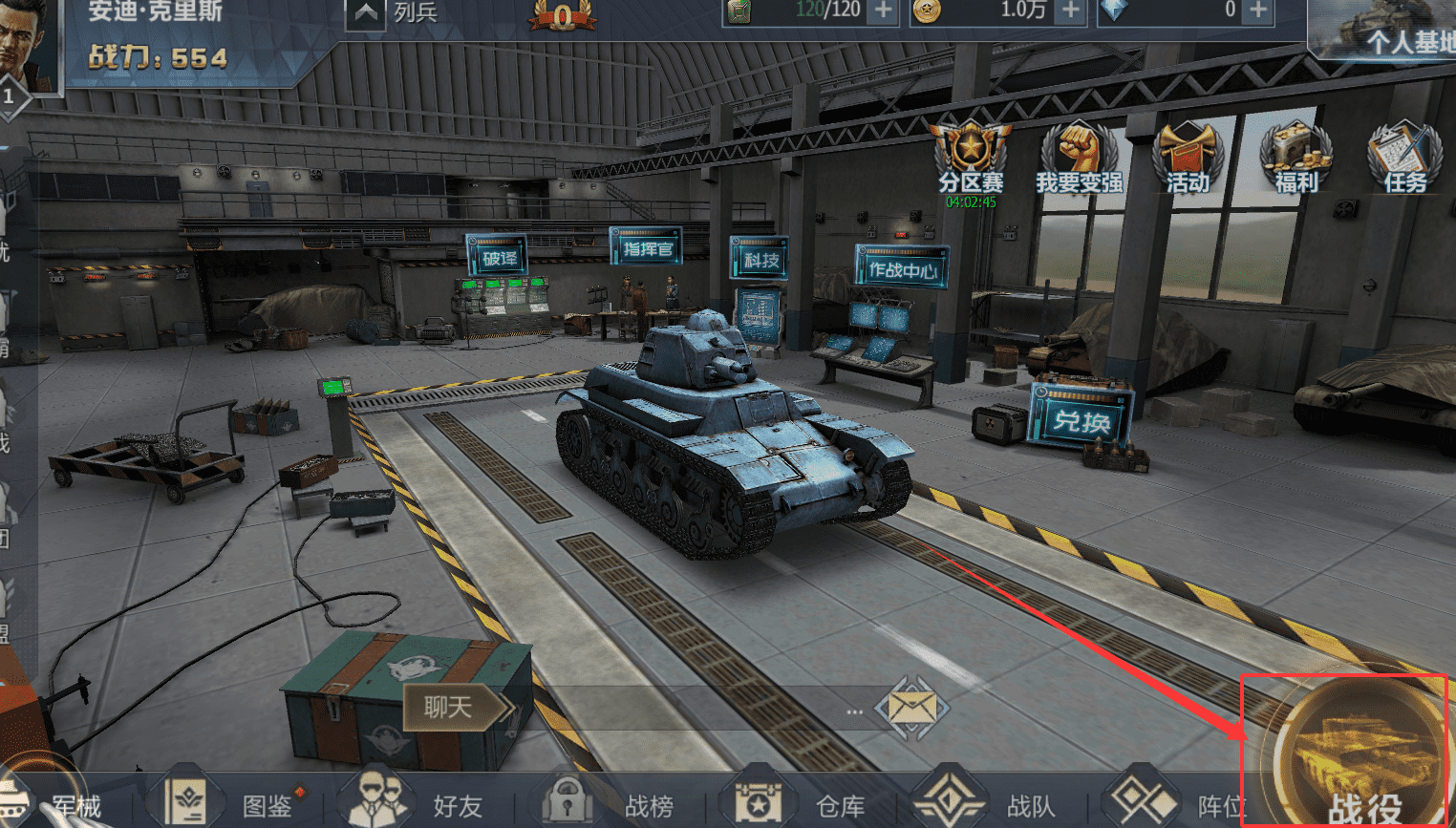The width and height of the screenshot is (1456, 828).
Task: Open the 破译 decoding panel
Action: pyautogui.click(x=498, y=258)
